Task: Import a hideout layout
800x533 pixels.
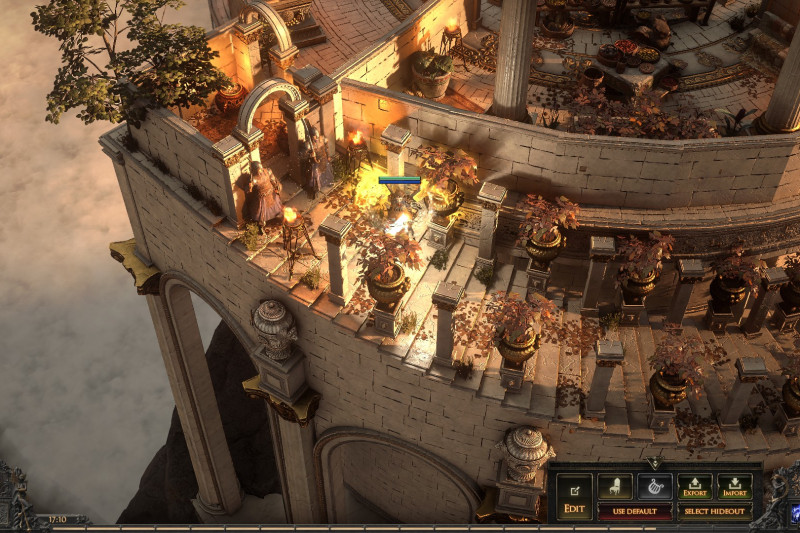Action: tap(735, 488)
